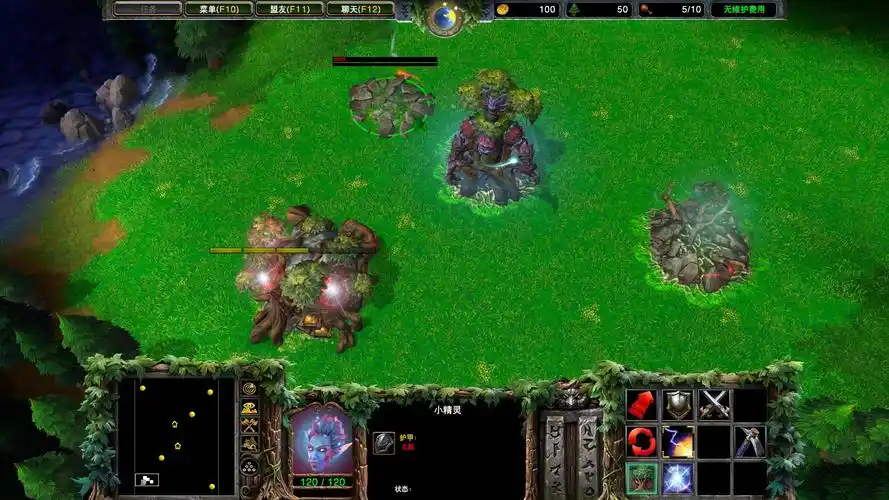Toggle minimap terrain display button
This screenshot has width=889, height=500.
(x=249, y=407)
